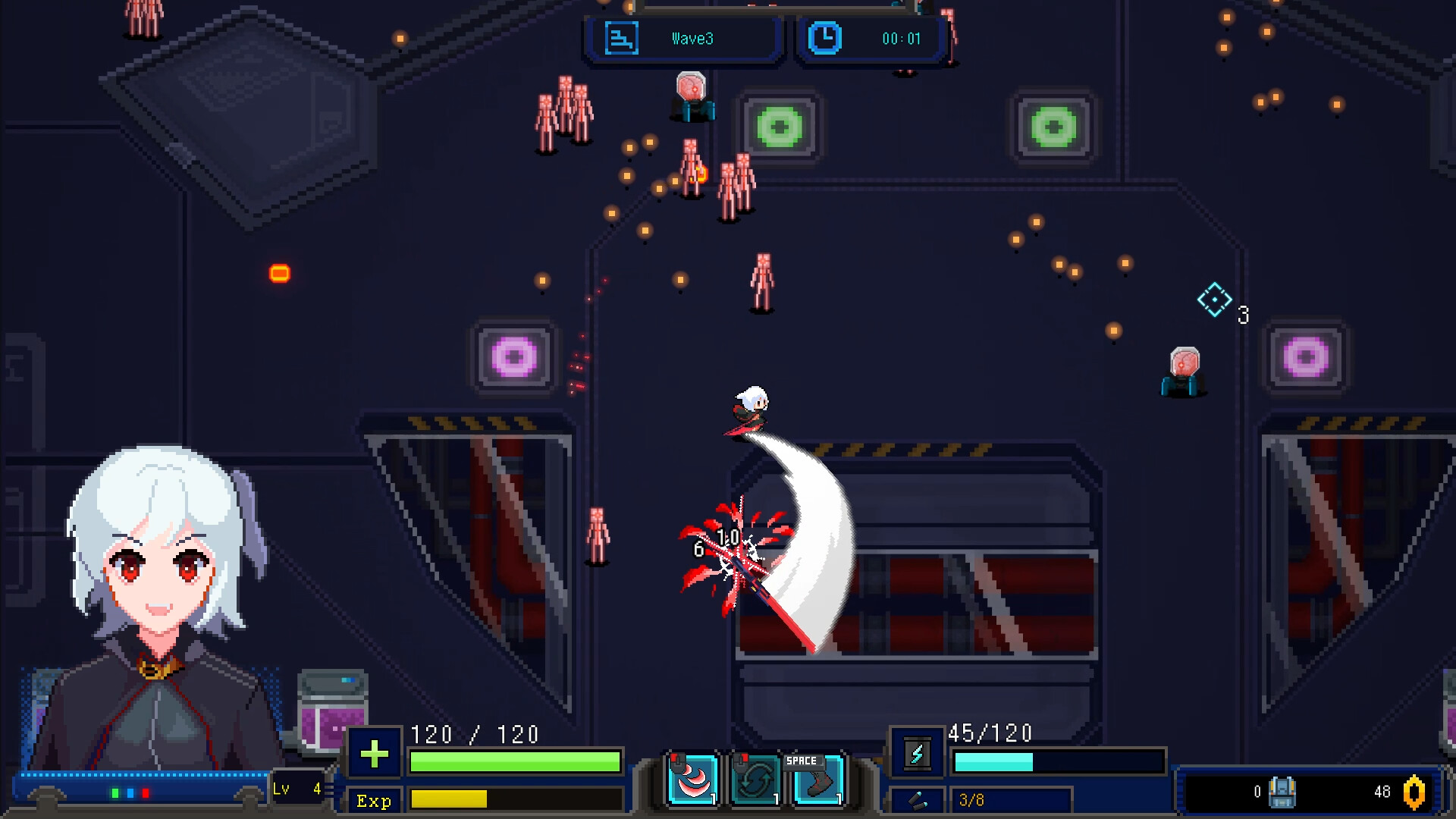The image size is (1456, 819).
Task: Click the yellow experience progress bar
Action: click(x=516, y=801)
